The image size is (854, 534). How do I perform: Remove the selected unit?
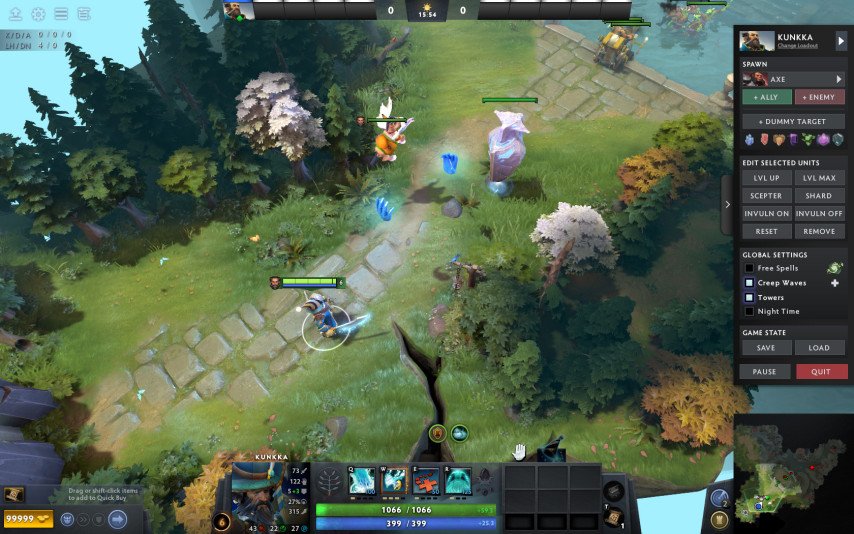point(820,232)
